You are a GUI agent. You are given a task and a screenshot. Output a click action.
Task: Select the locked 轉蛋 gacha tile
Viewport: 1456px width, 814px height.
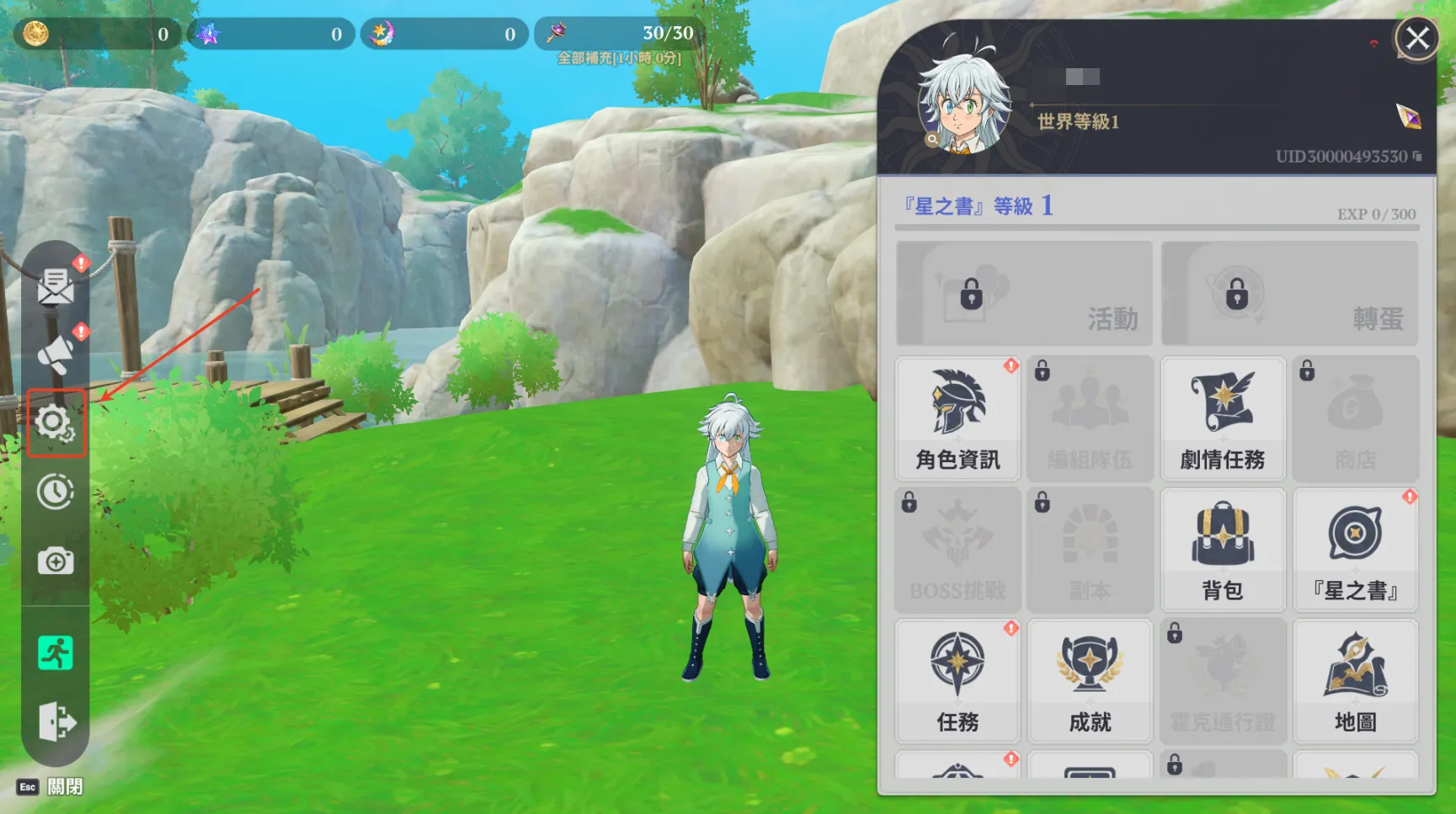pos(1289,293)
